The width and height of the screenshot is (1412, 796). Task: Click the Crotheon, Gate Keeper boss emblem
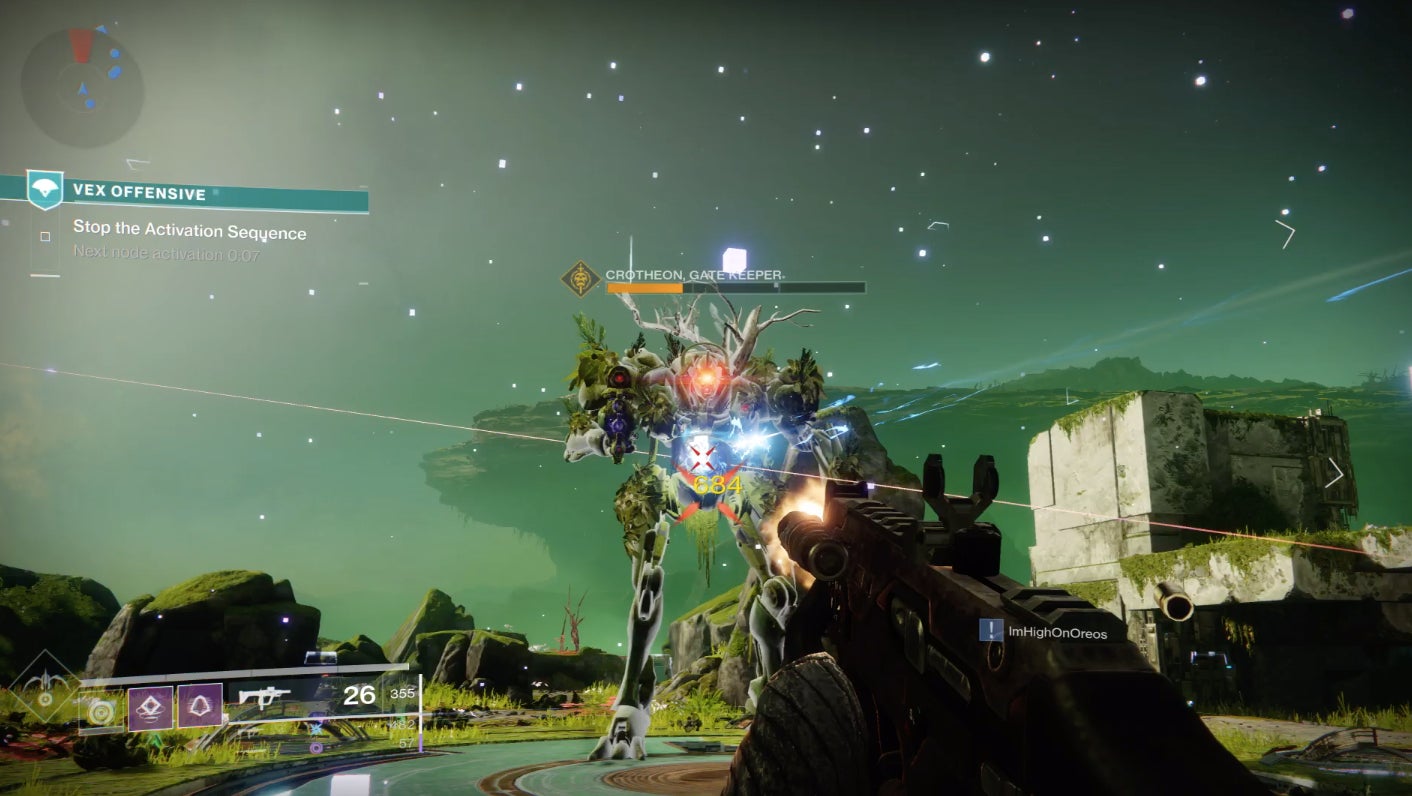tap(580, 279)
